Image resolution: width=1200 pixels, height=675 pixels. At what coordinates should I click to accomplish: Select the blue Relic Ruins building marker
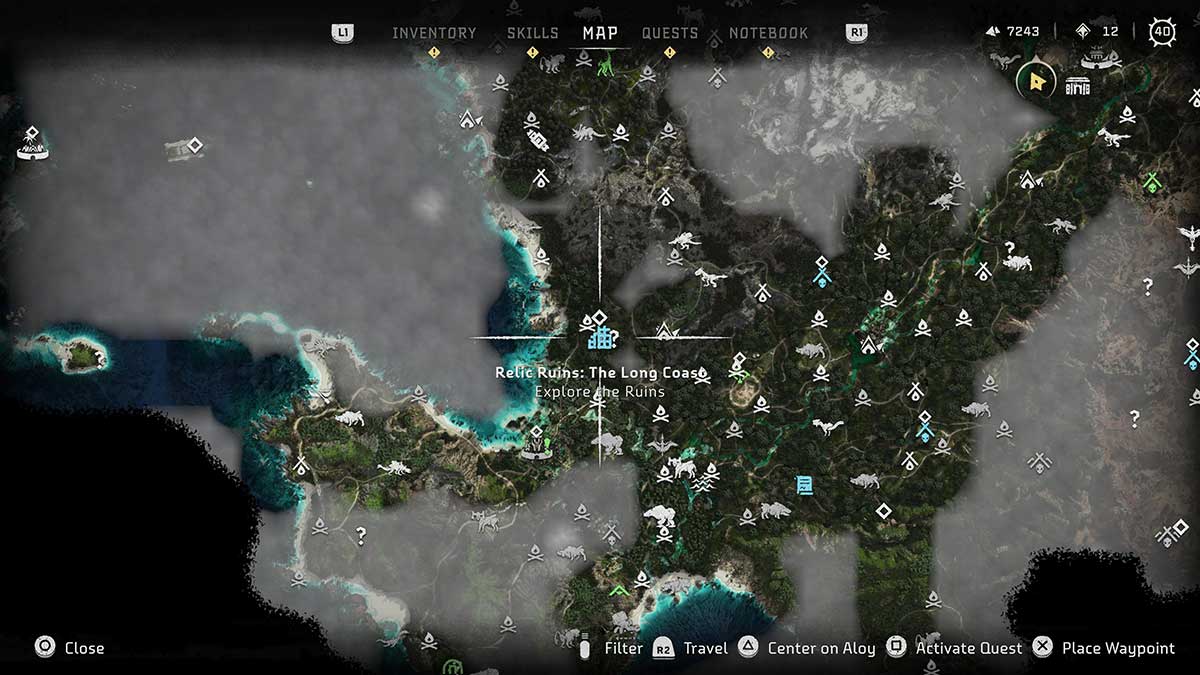pyautogui.click(x=600, y=335)
